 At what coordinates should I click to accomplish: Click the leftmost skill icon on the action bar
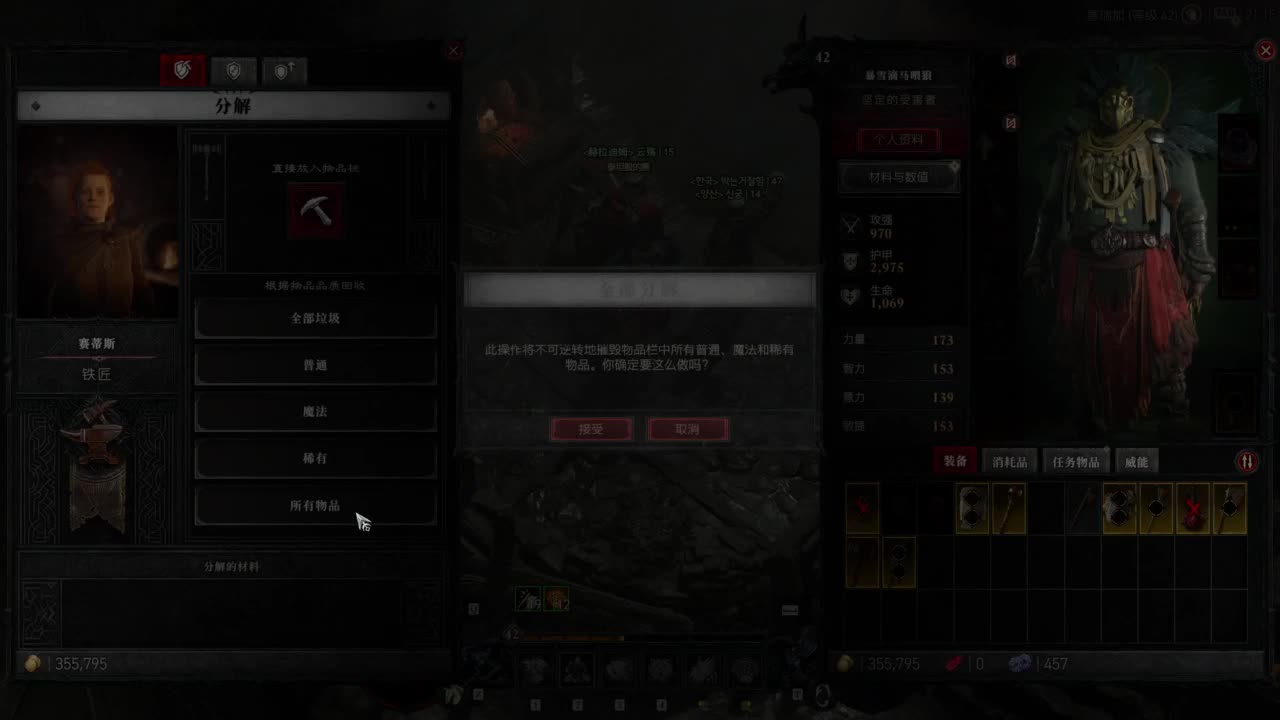[x=534, y=668]
